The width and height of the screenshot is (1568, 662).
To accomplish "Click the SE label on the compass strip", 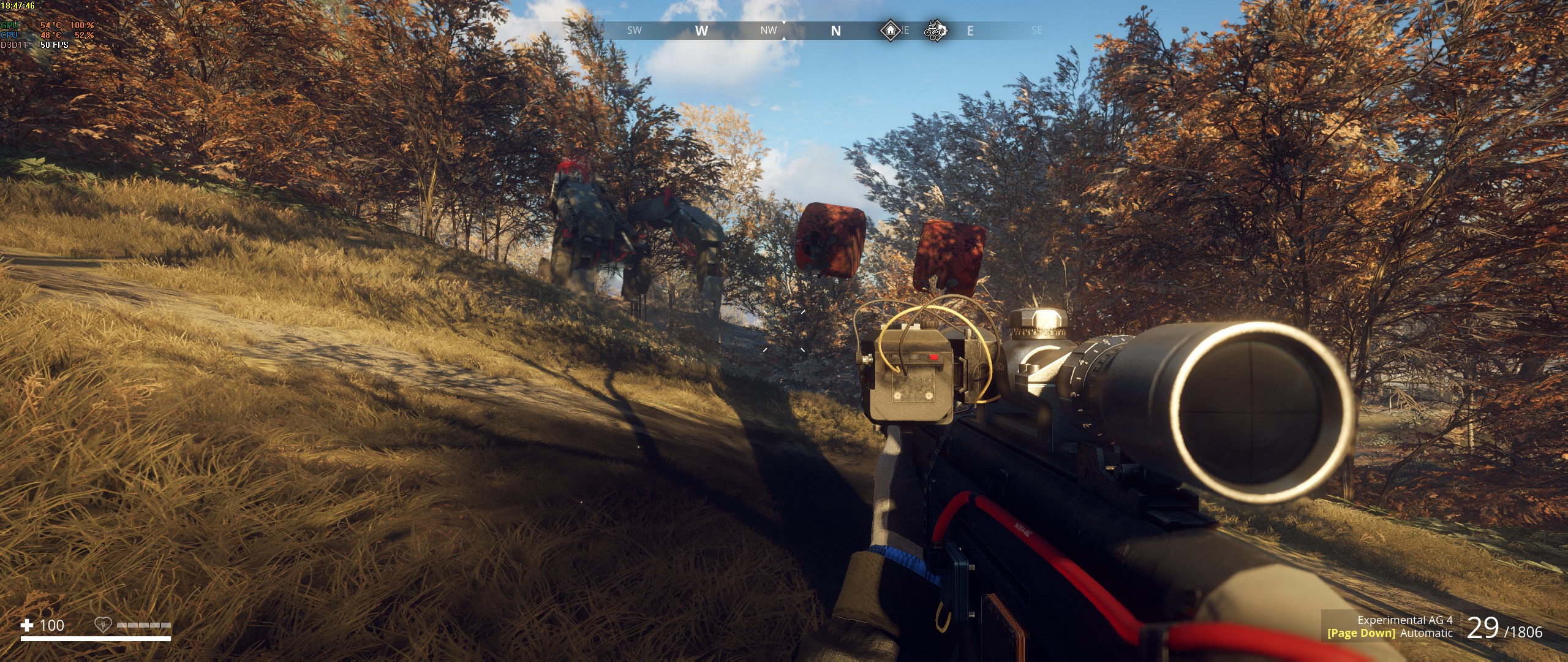I will click(1038, 31).
